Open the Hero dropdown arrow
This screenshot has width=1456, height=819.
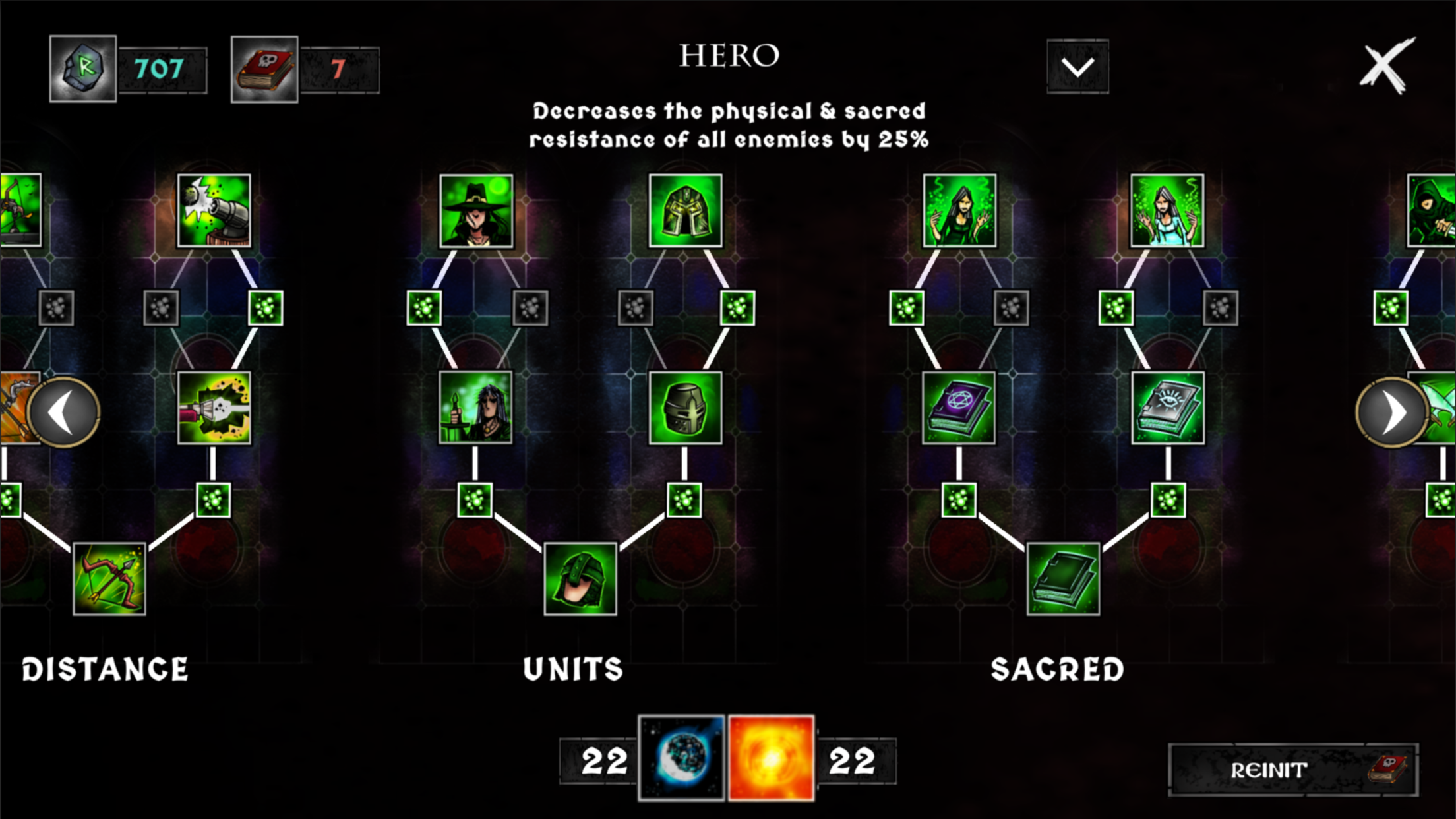pos(1077,67)
